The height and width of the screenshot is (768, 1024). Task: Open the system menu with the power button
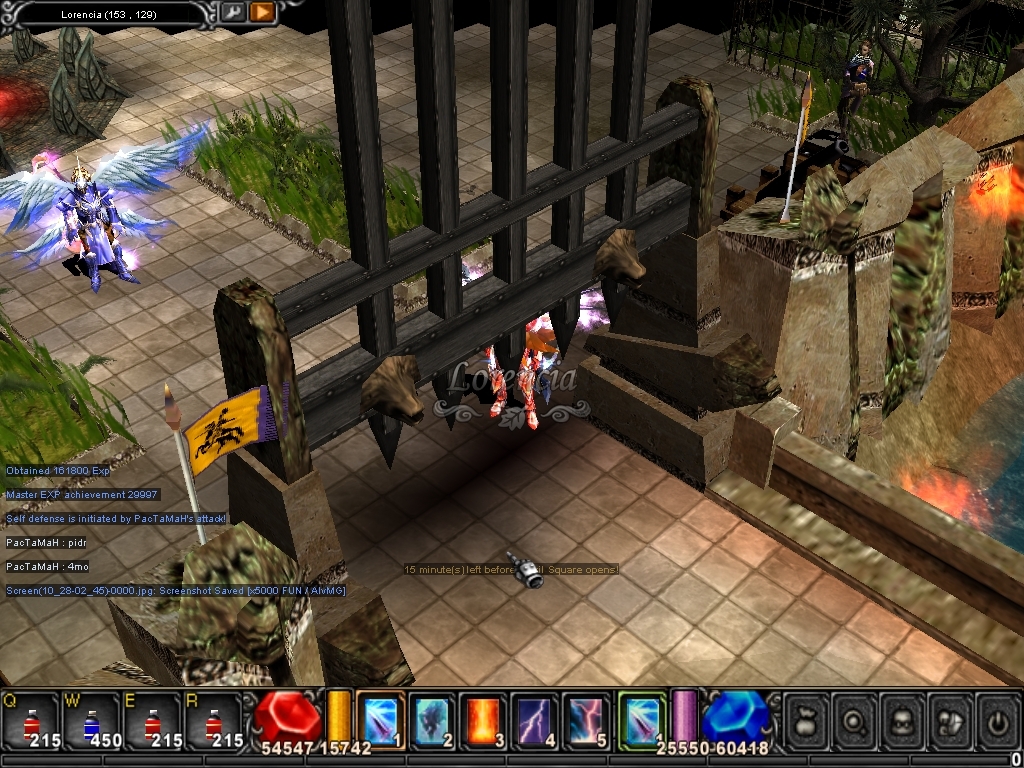click(997, 720)
